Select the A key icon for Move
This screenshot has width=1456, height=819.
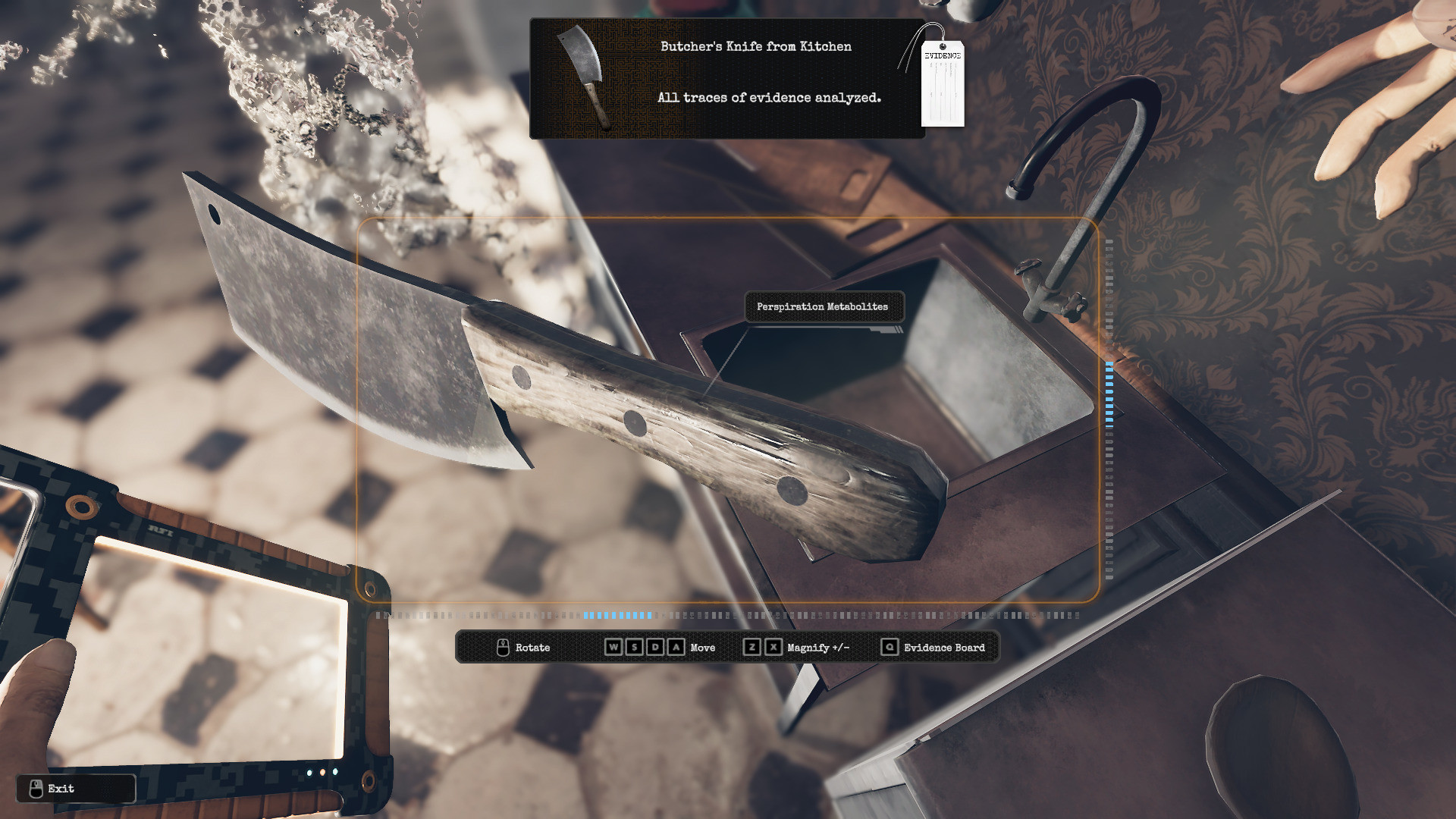click(x=675, y=647)
